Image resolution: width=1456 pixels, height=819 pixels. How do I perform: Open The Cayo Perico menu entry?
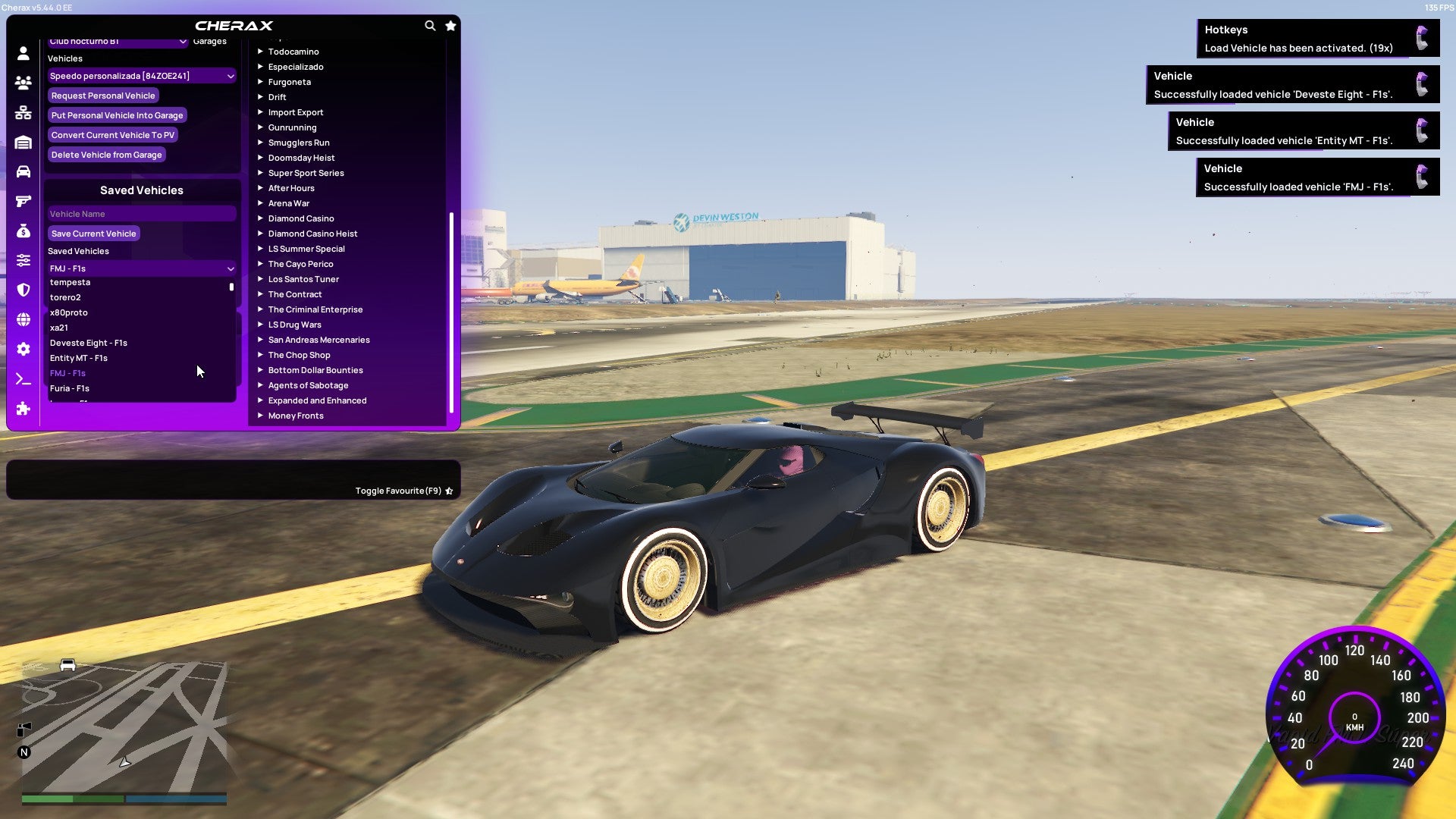coord(300,264)
